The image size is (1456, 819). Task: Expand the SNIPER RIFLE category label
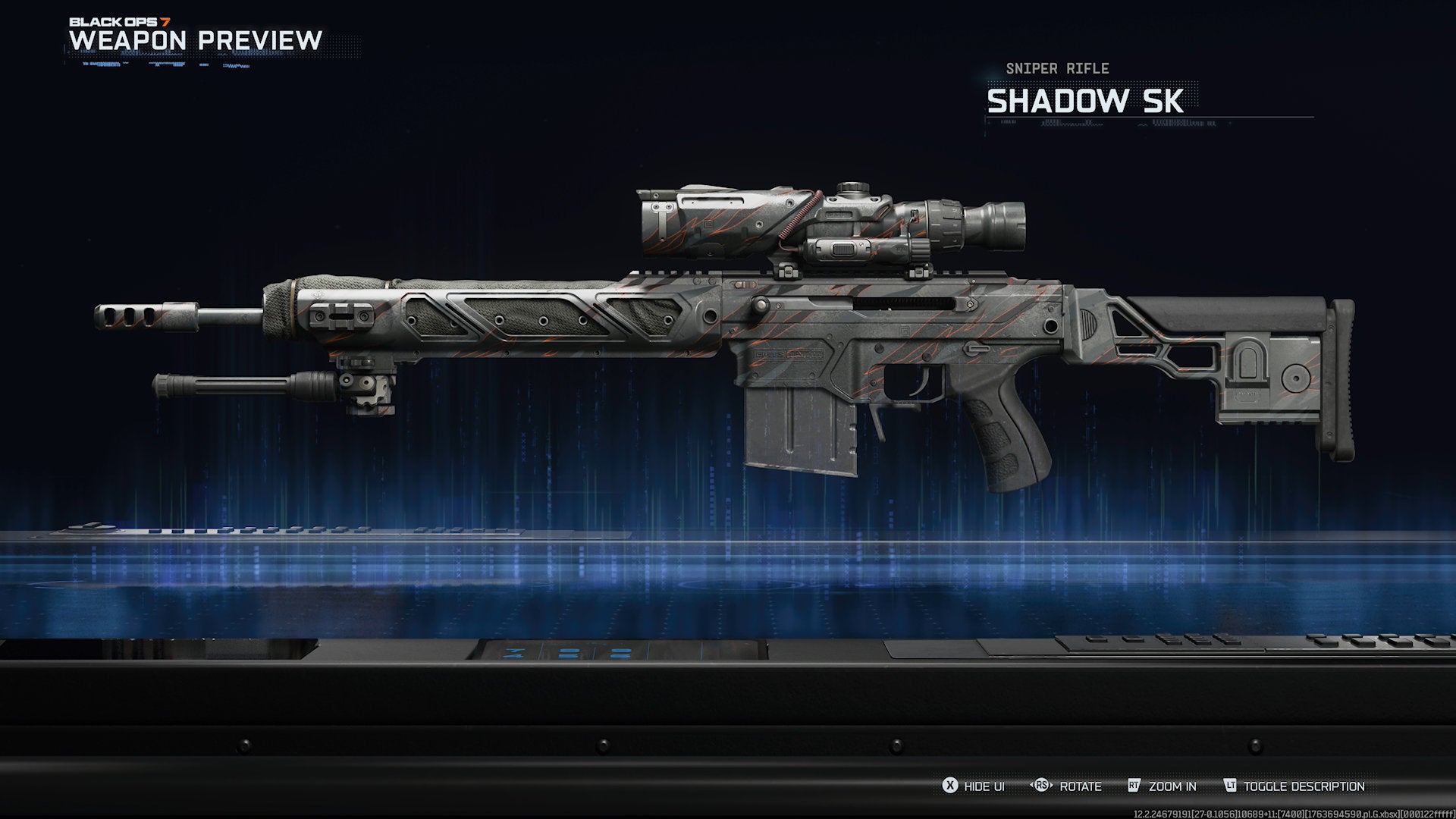[x=1056, y=68]
